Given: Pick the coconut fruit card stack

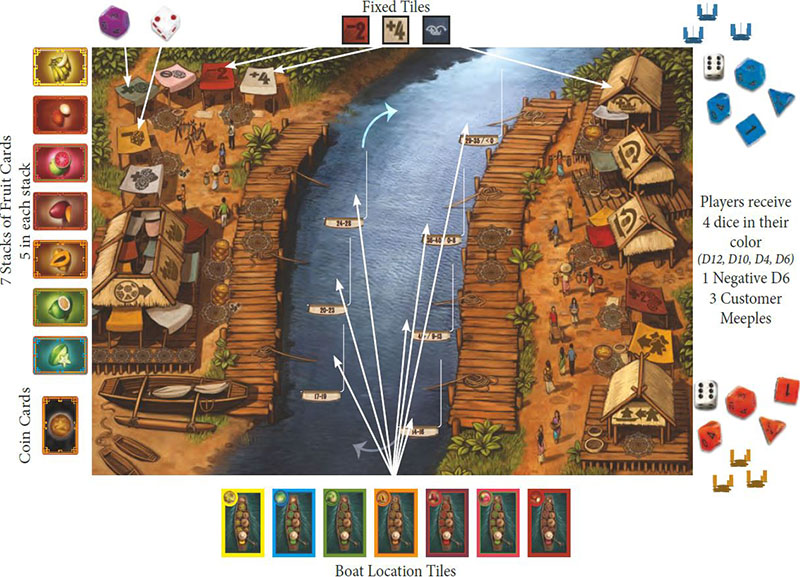Looking at the screenshot, I should [53, 114].
